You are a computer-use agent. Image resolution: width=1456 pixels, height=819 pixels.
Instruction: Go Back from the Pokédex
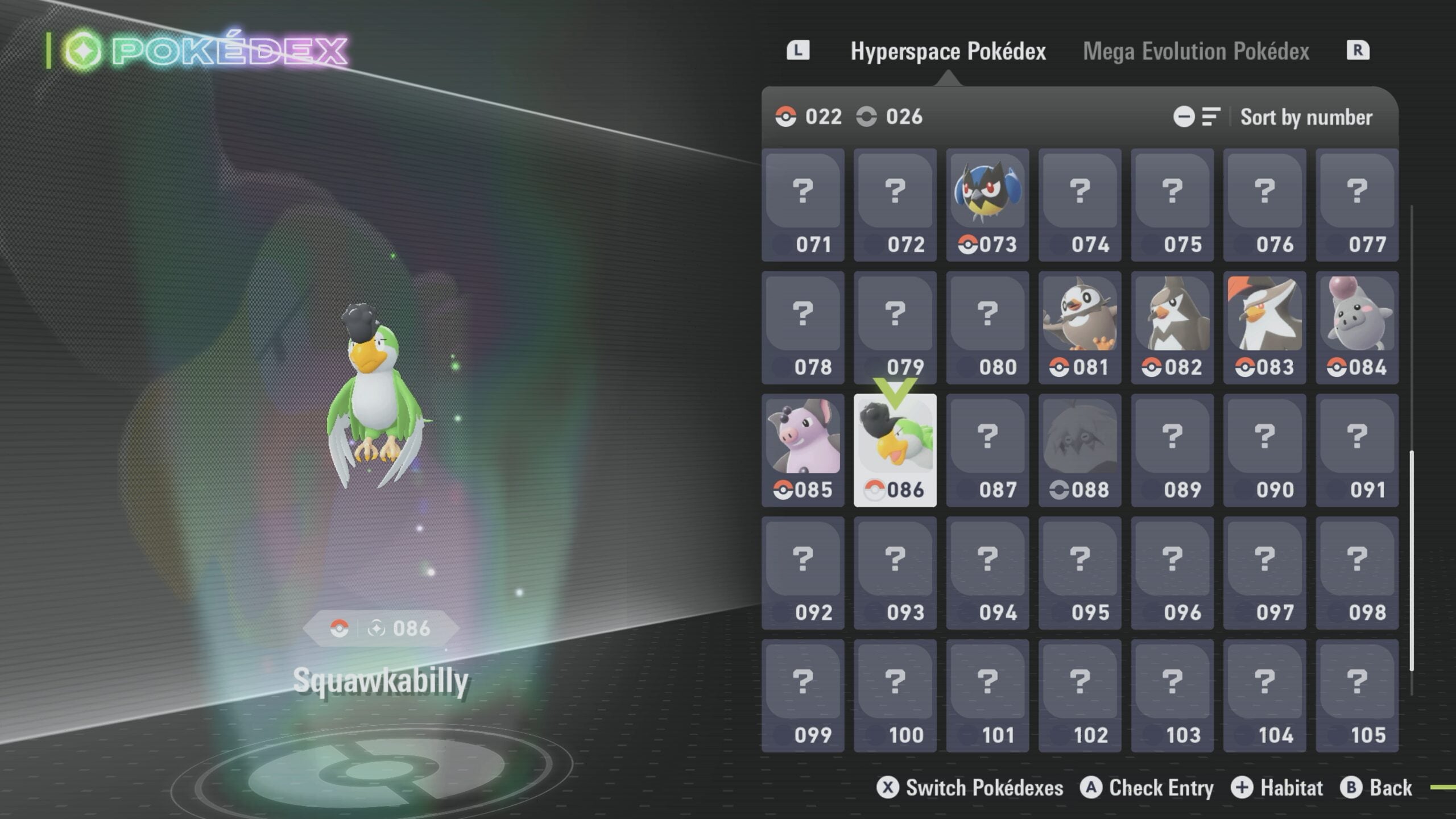(x=1376, y=788)
